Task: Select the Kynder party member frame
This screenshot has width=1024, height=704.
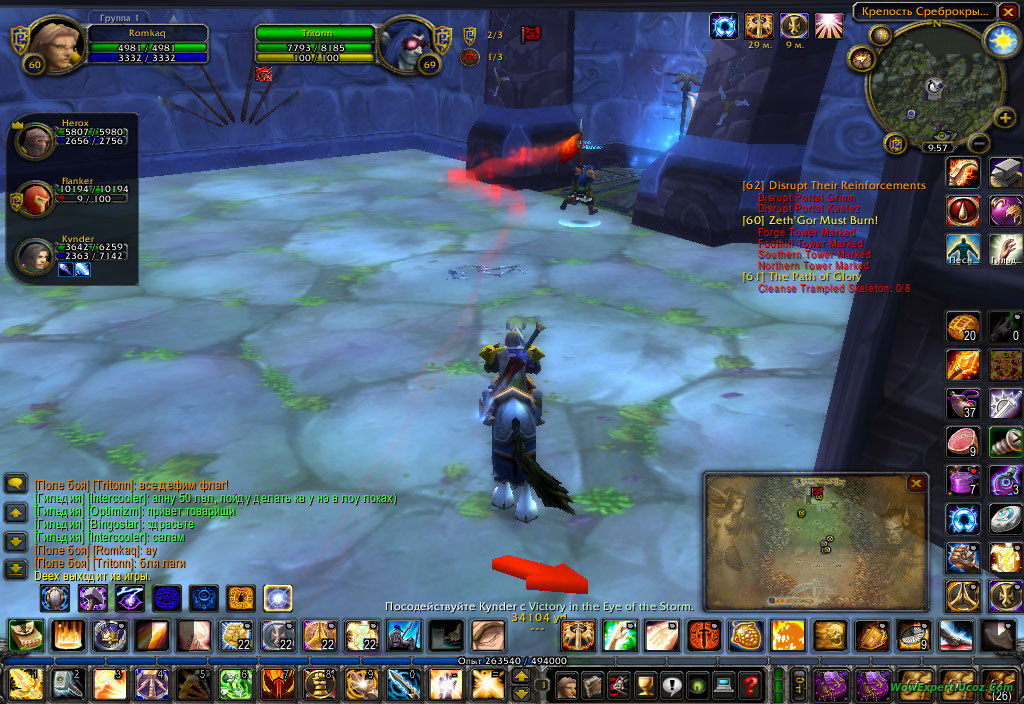Action: click(x=36, y=256)
